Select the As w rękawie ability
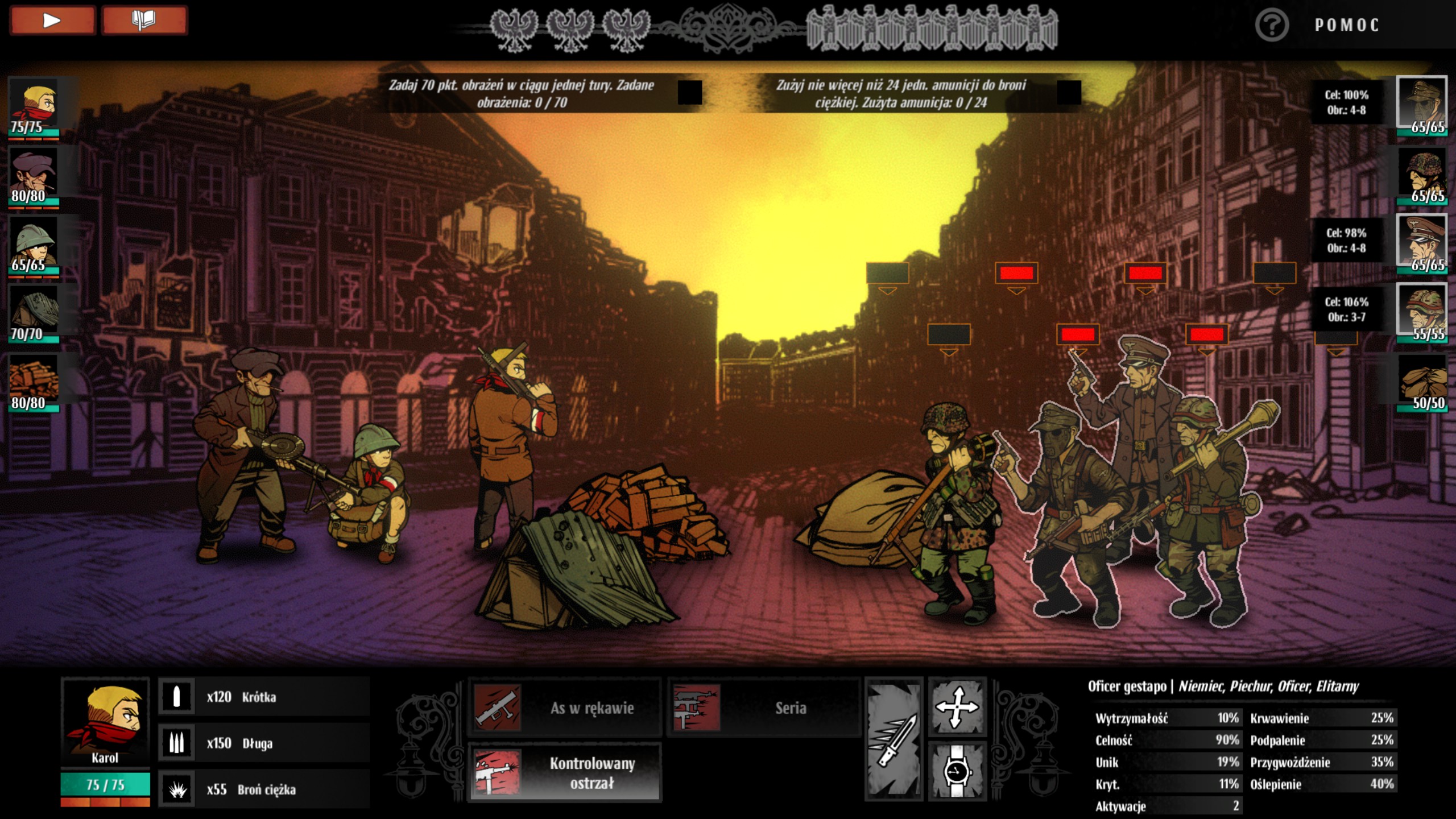This screenshot has height=819, width=1456. coord(564,708)
